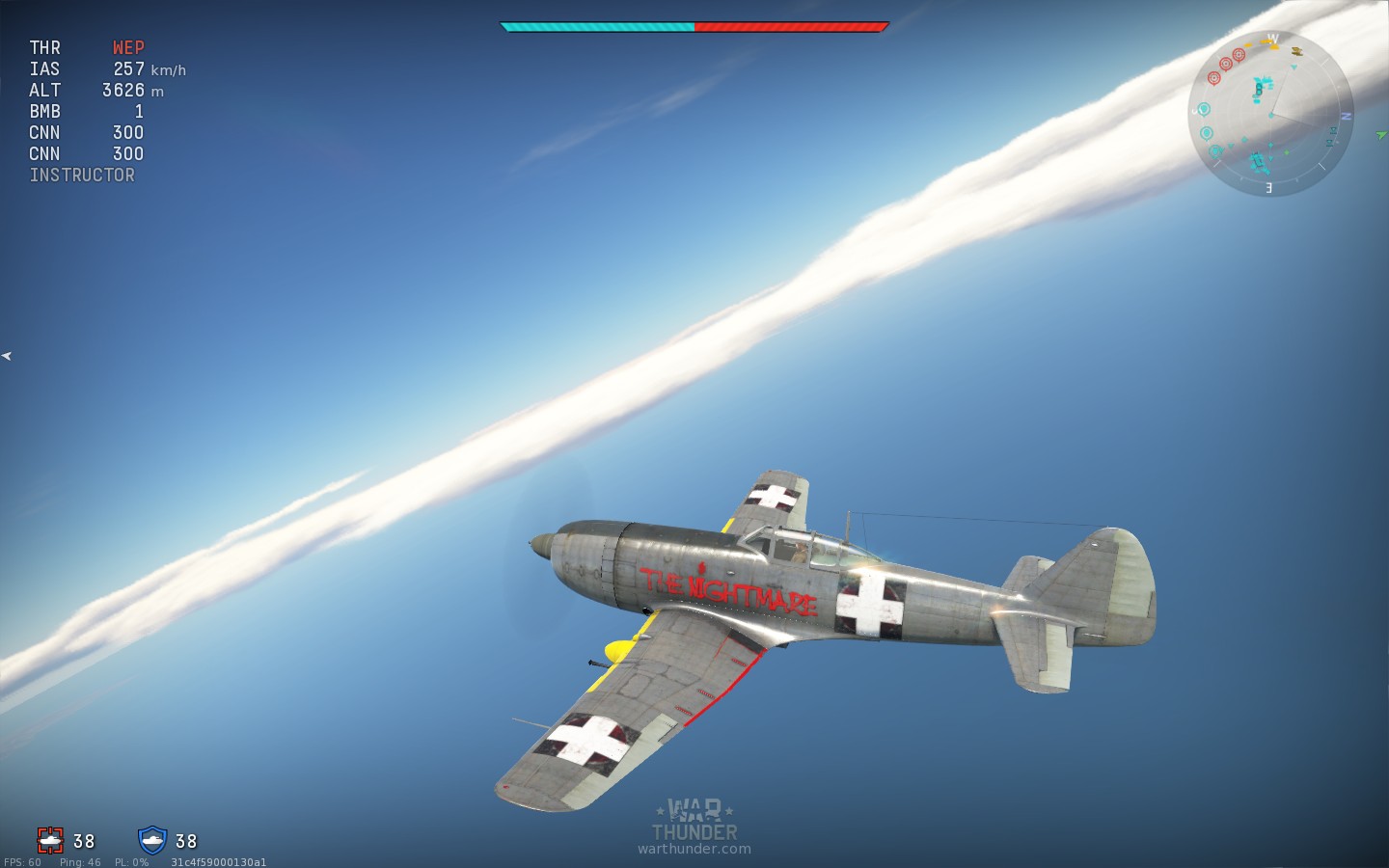The image size is (1389, 868).
Task: Open the warthunder.com watermark link
Action: click(x=694, y=849)
